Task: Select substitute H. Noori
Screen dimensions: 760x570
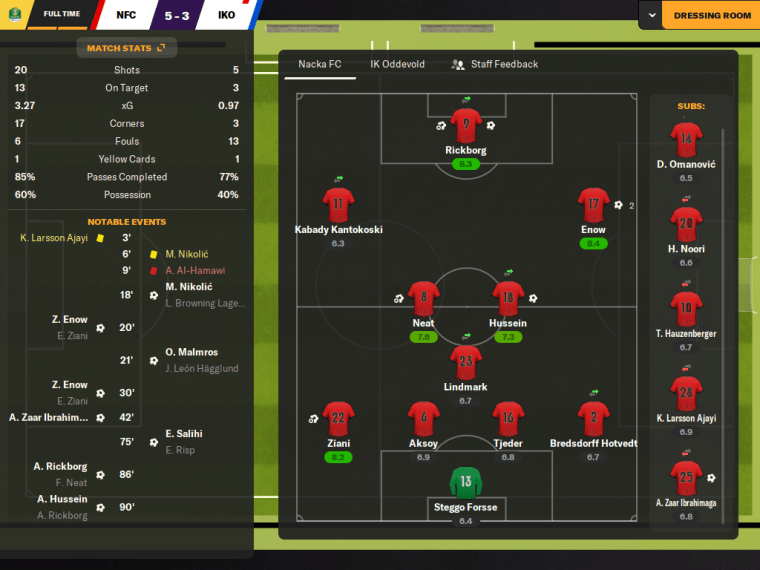Action: [x=686, y=223]
